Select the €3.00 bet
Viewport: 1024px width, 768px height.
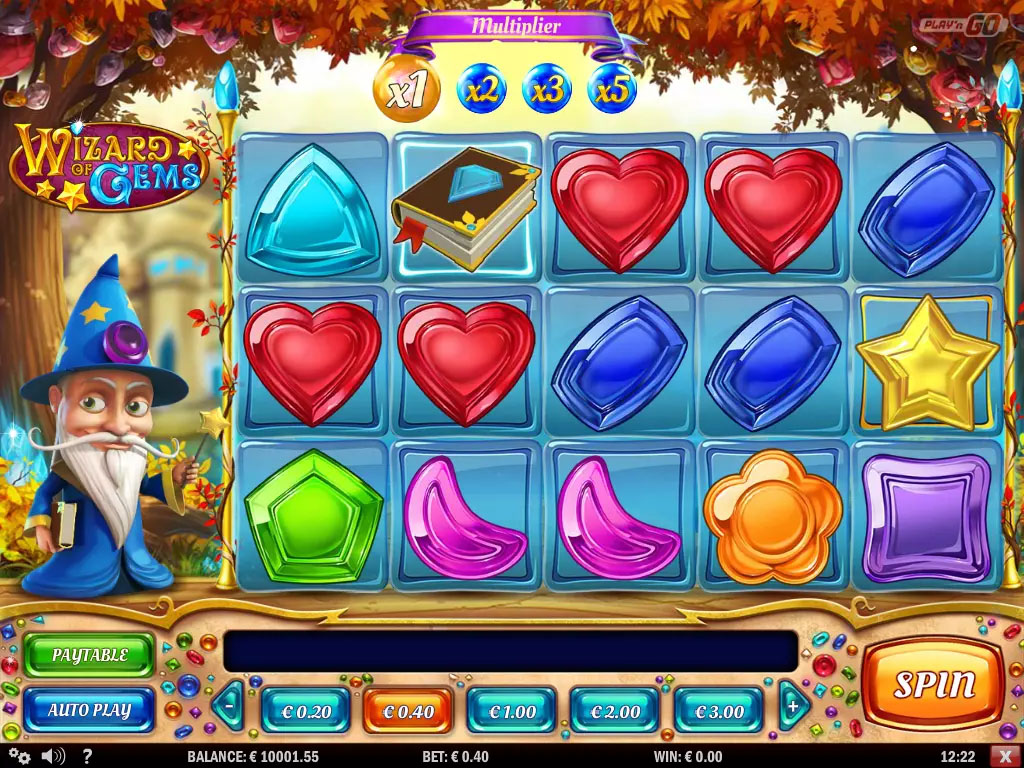[x=719, y=711]
